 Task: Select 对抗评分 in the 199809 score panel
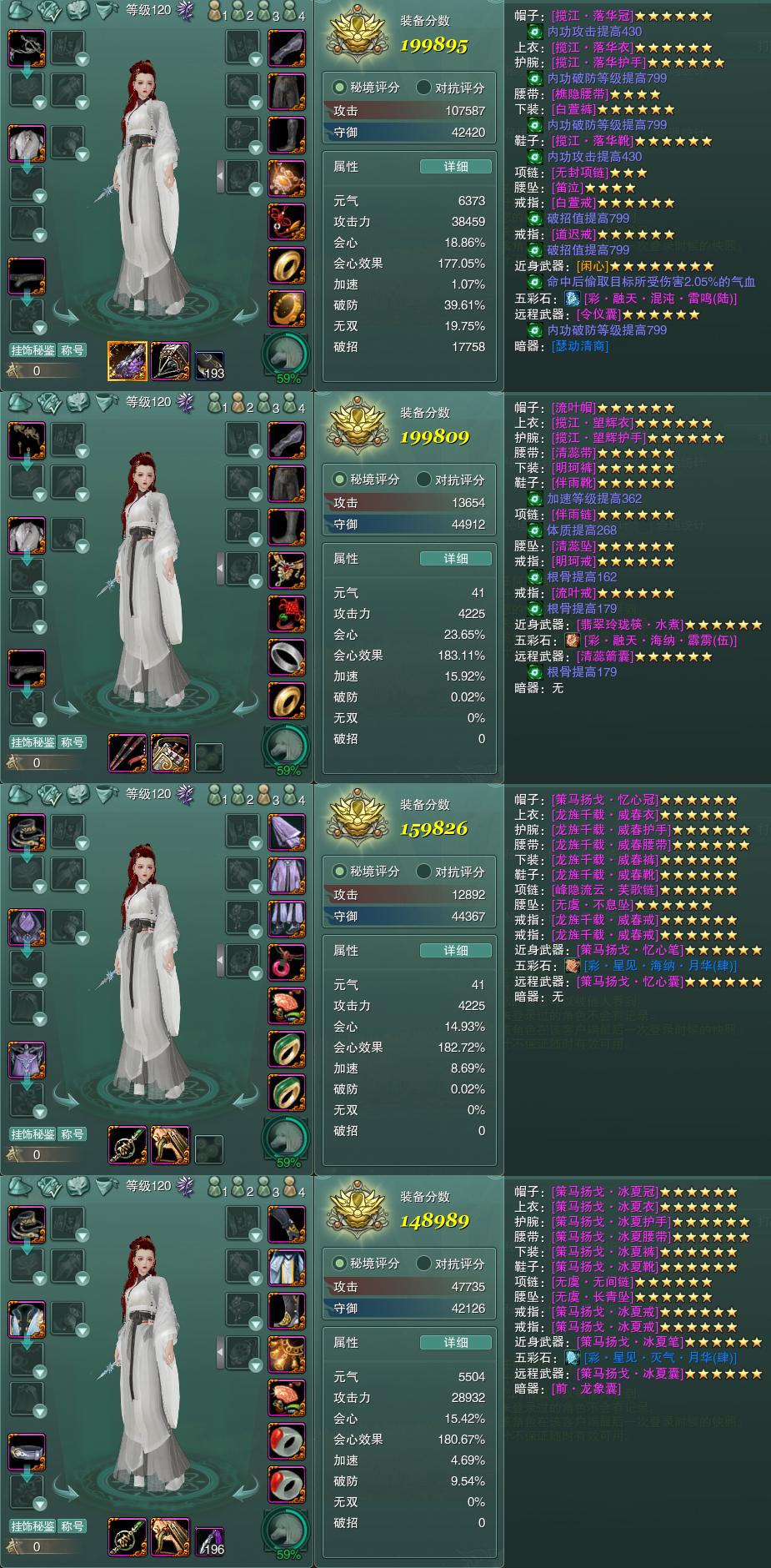[451, 480]
